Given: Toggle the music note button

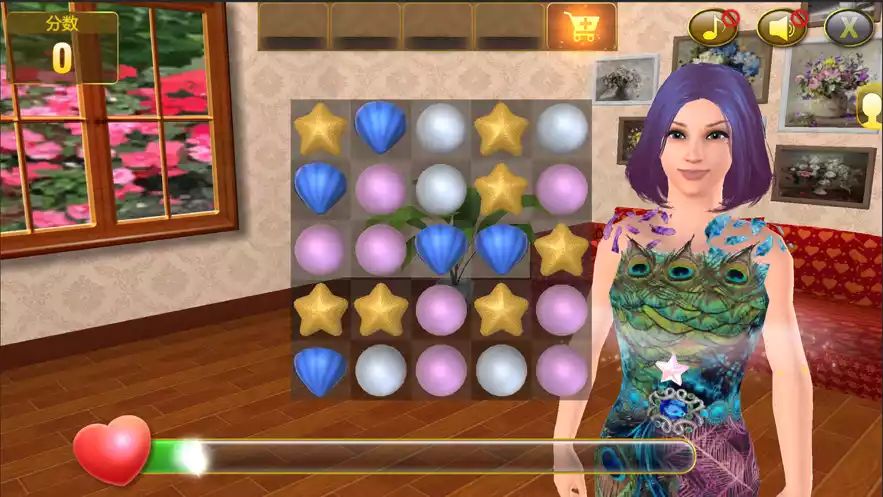Looking at the screenshot, I should click(x=713, y=27).
